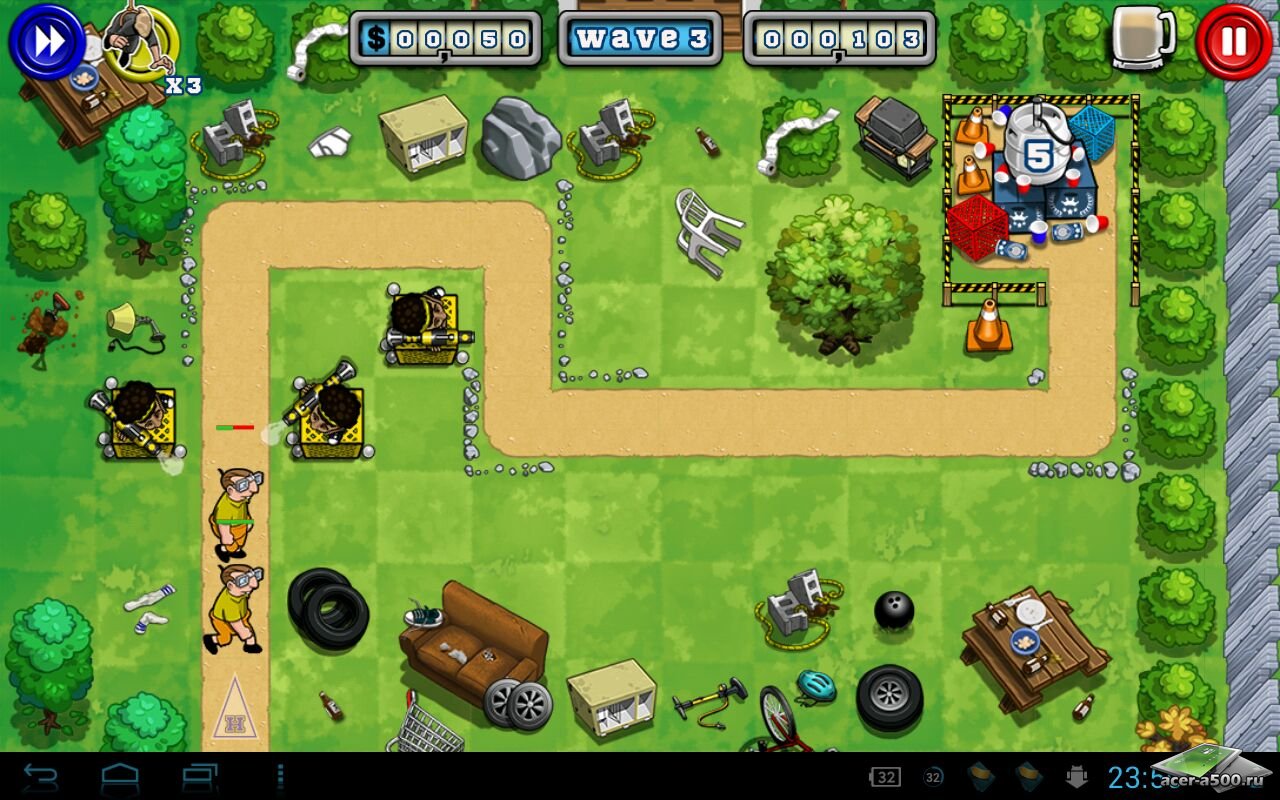Open the three-dot overflow menu

(280, 776)
